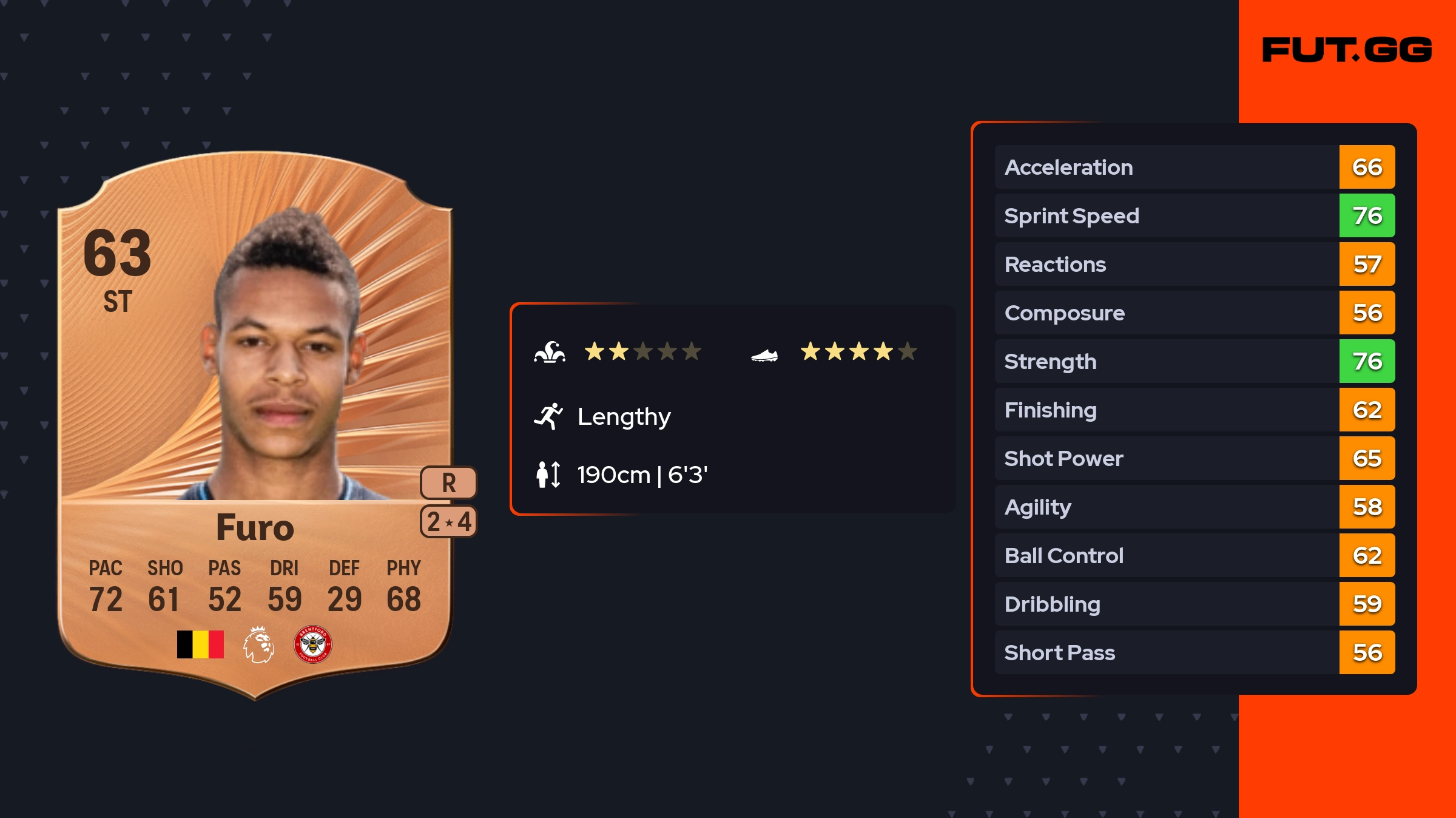Open the FUT.GG logo link
Screen dimensions: 1456x818
point(1347,50)
